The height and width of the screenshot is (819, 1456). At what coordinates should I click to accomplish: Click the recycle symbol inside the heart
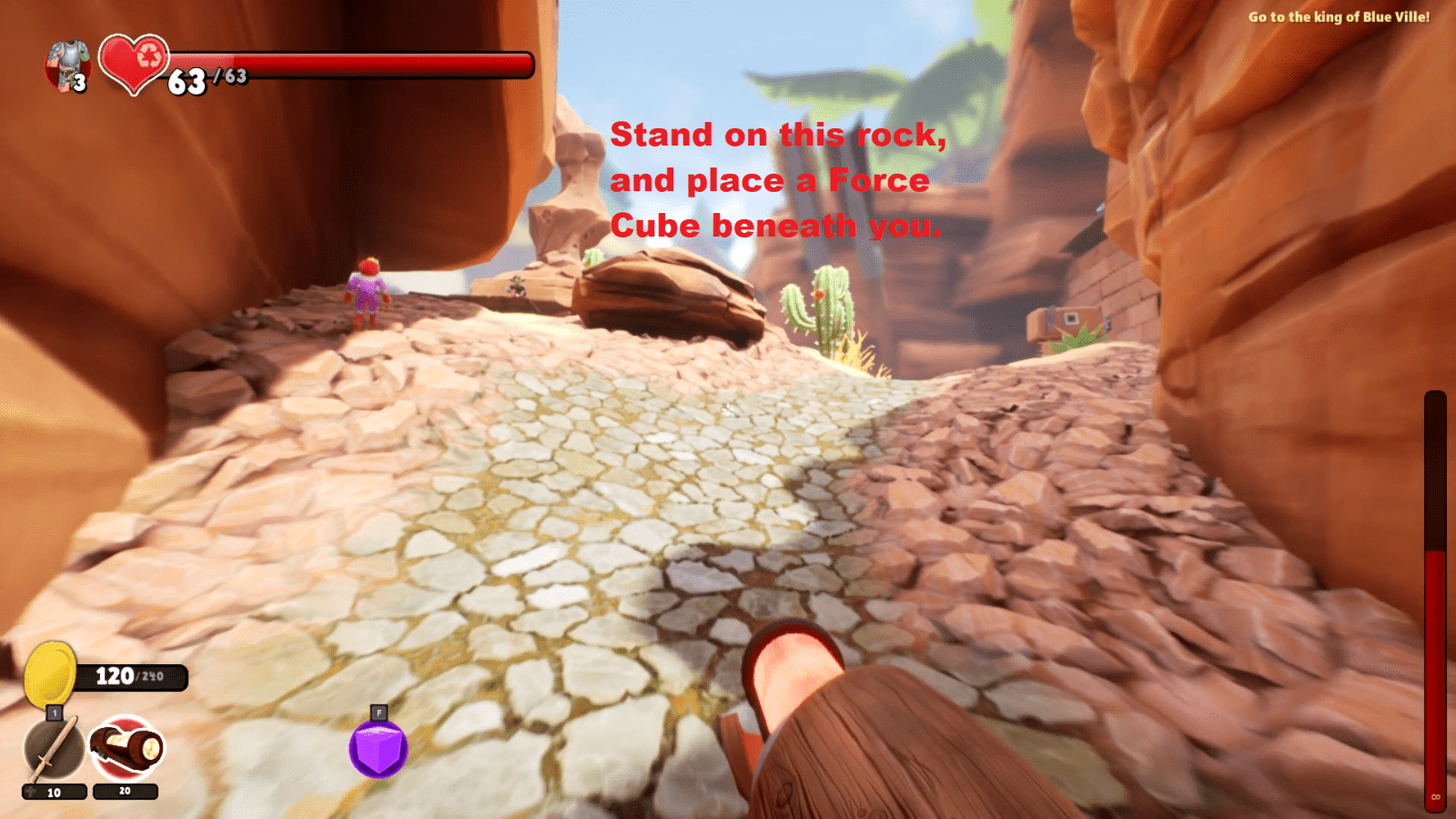(x=148, y=56)
